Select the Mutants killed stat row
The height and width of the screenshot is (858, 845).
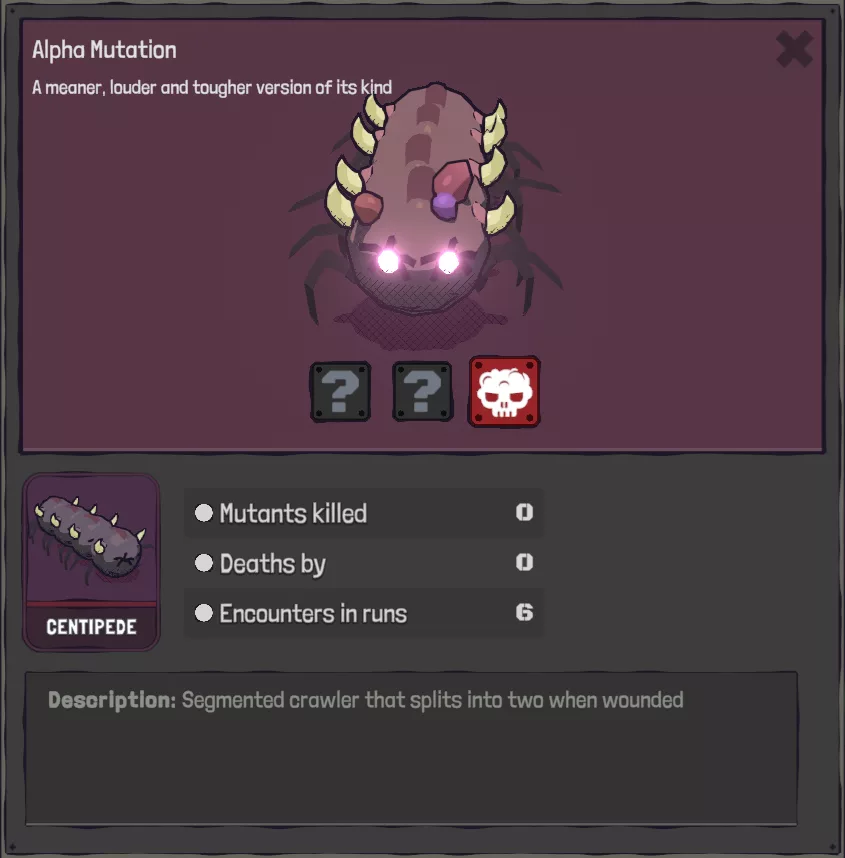click(364, 513)
